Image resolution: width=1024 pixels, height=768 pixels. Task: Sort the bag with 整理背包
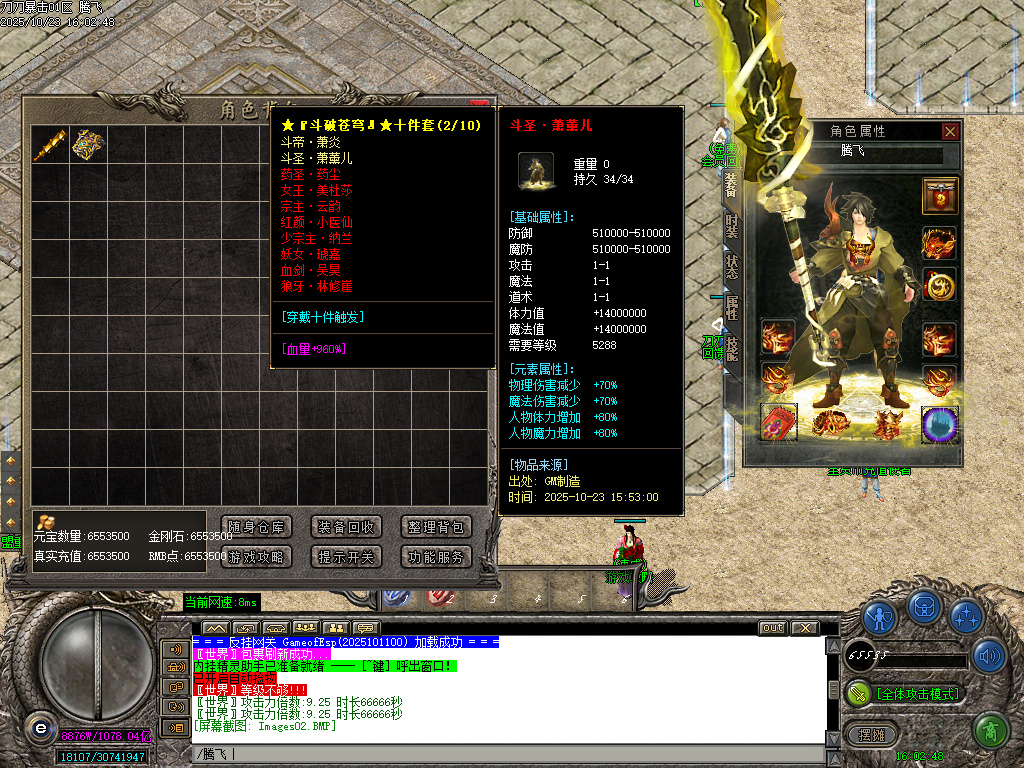436,527
